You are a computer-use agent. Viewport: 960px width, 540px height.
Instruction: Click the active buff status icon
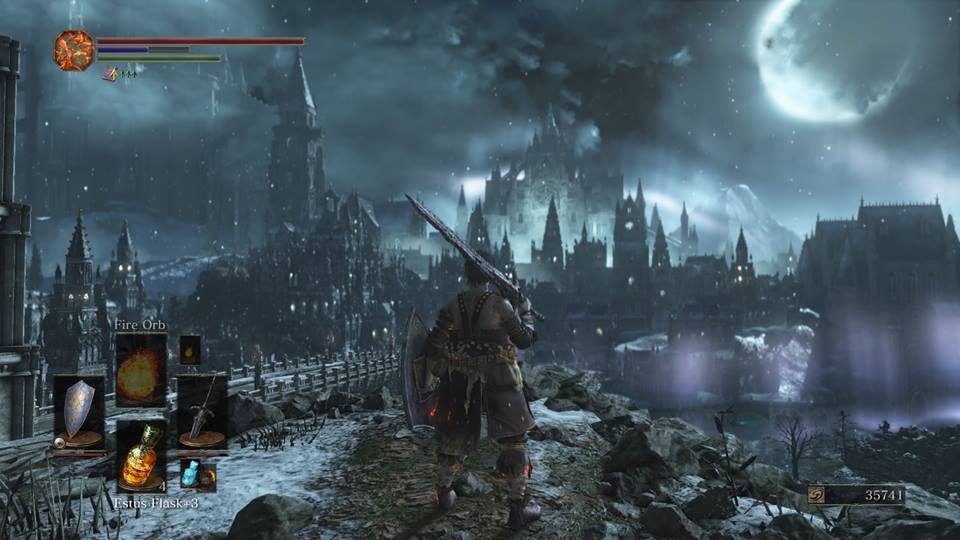(x=110, y=73)
